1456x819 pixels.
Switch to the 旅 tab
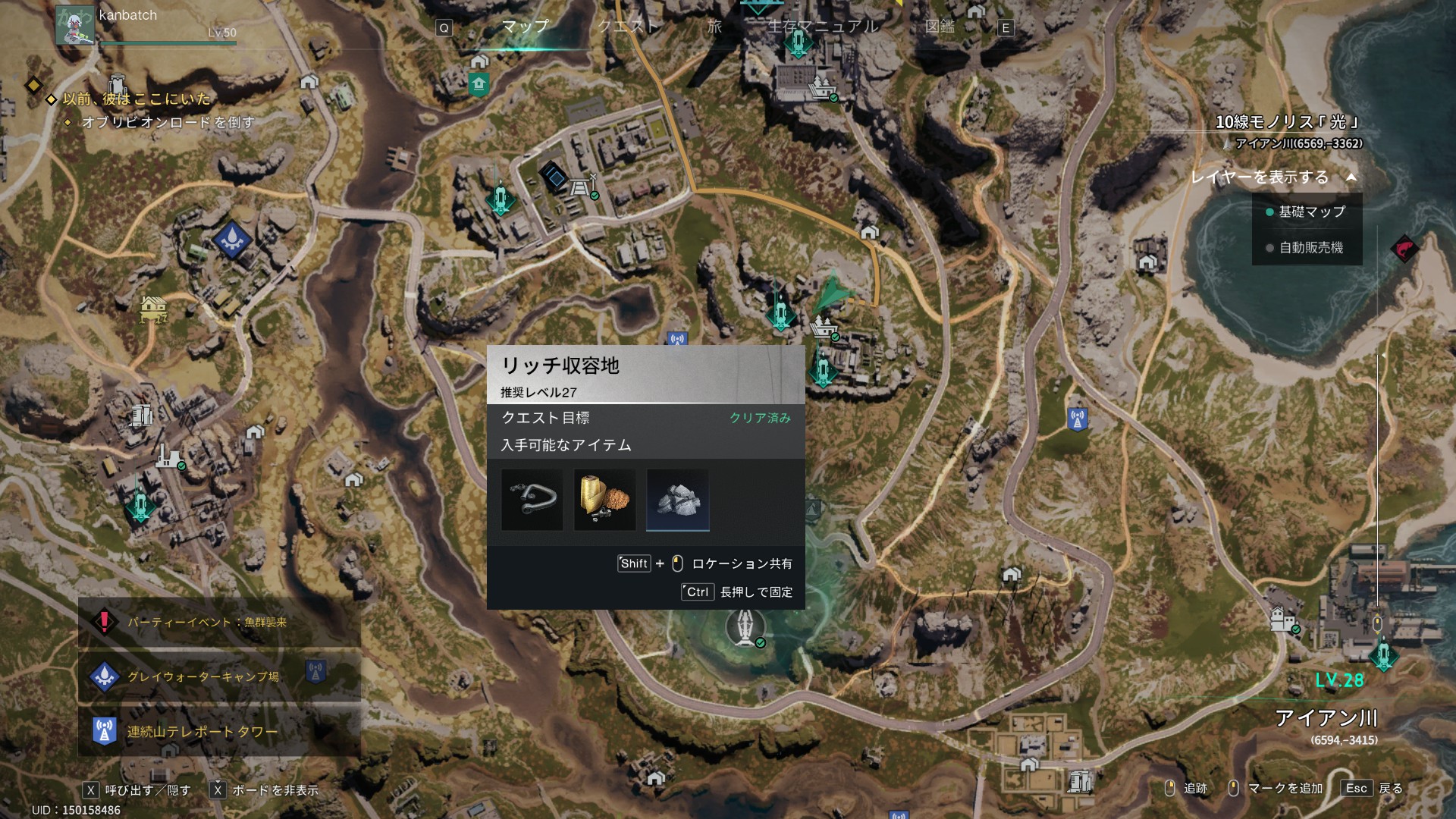pos(714,27)
